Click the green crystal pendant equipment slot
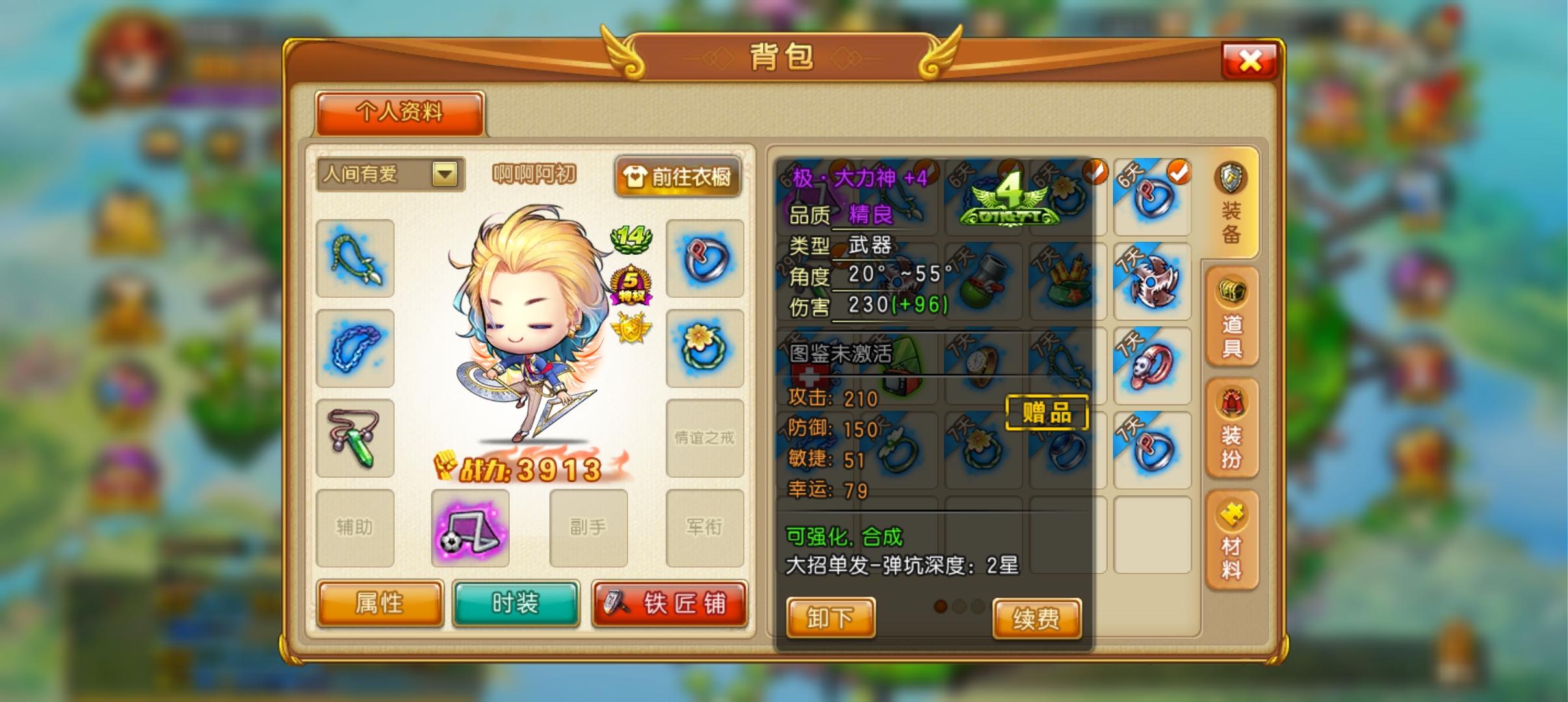 click(355, 439)
